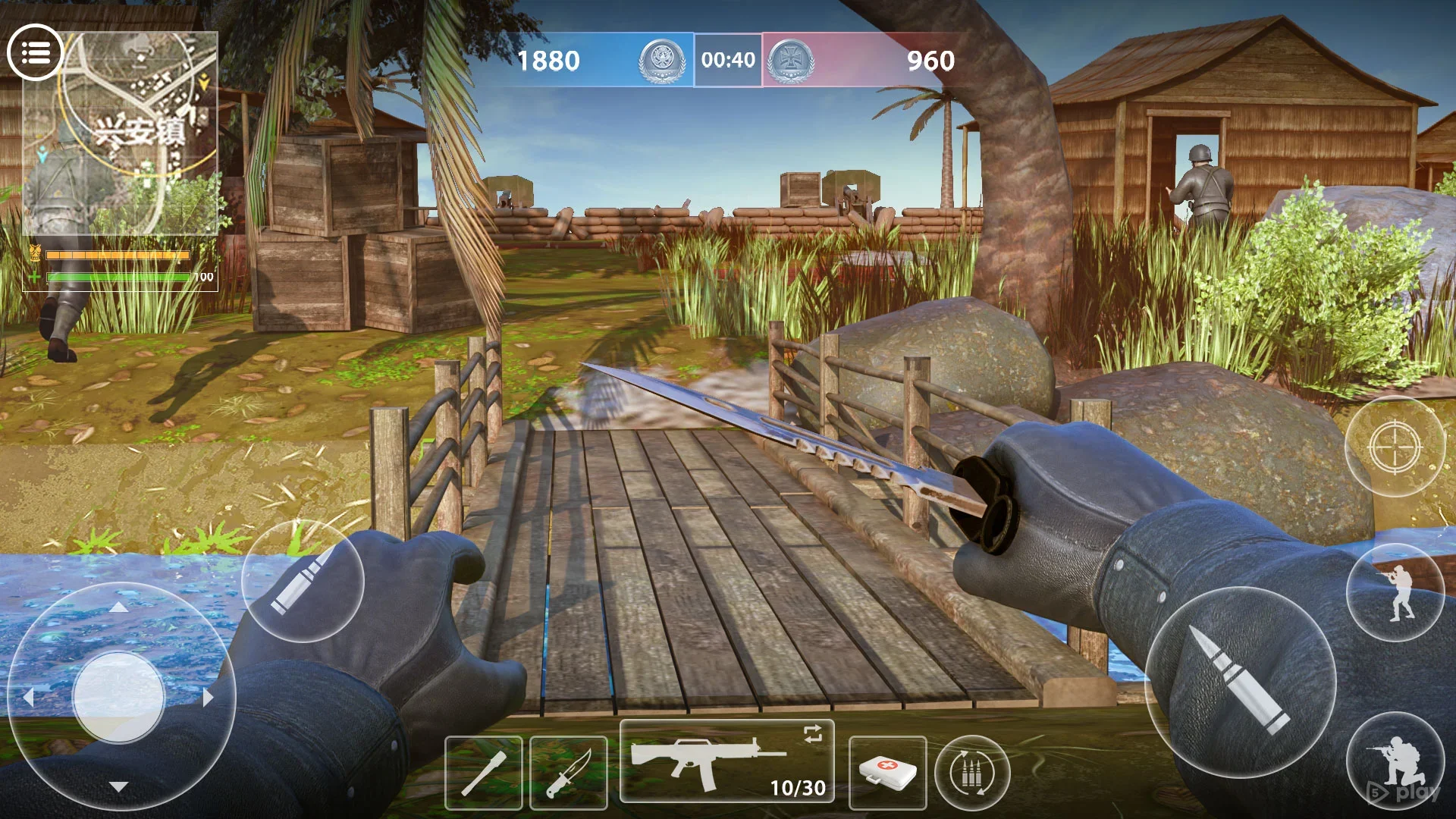Tap the blue team score 1880

[548, 61]
